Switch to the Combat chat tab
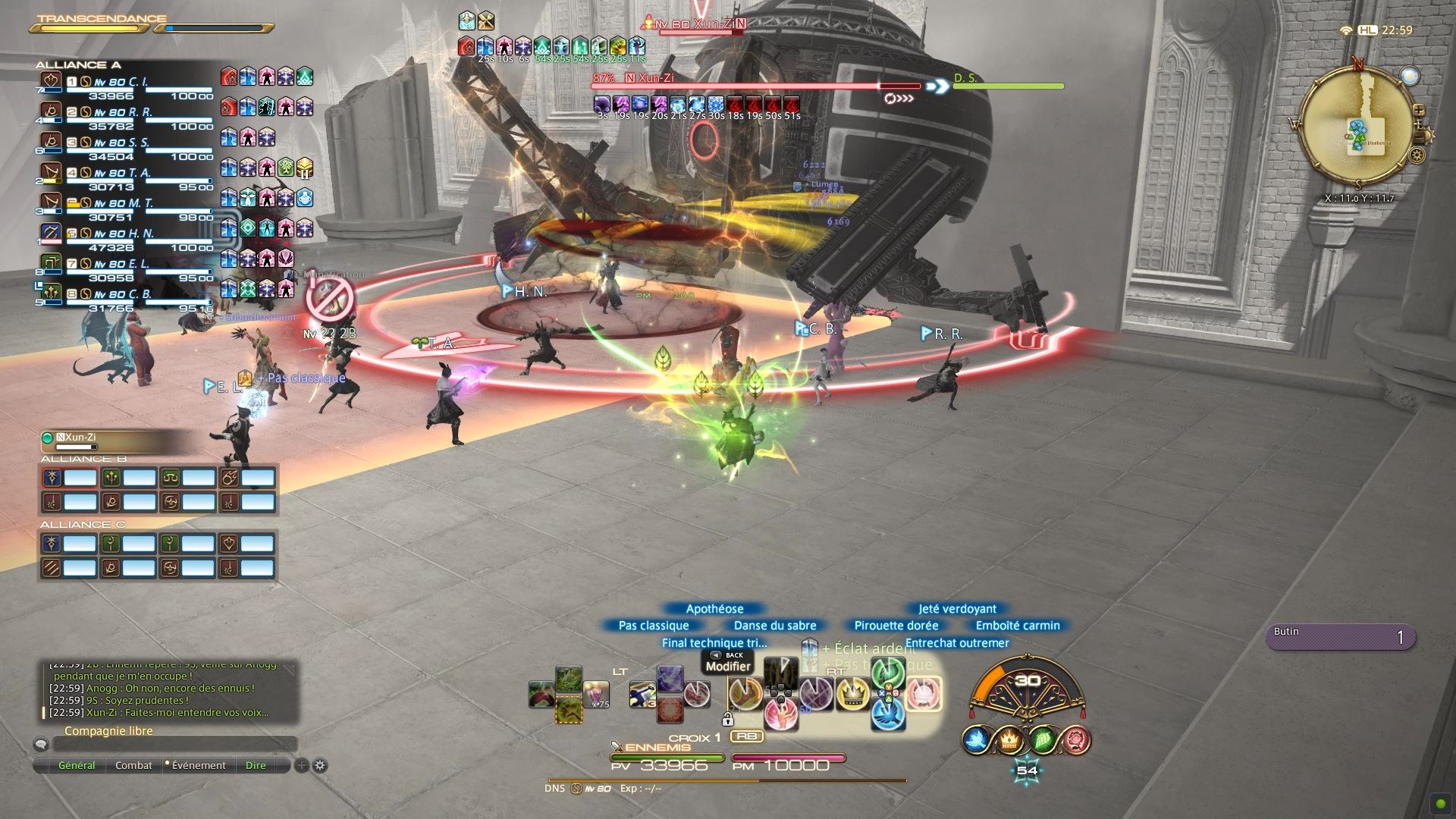 133,766
